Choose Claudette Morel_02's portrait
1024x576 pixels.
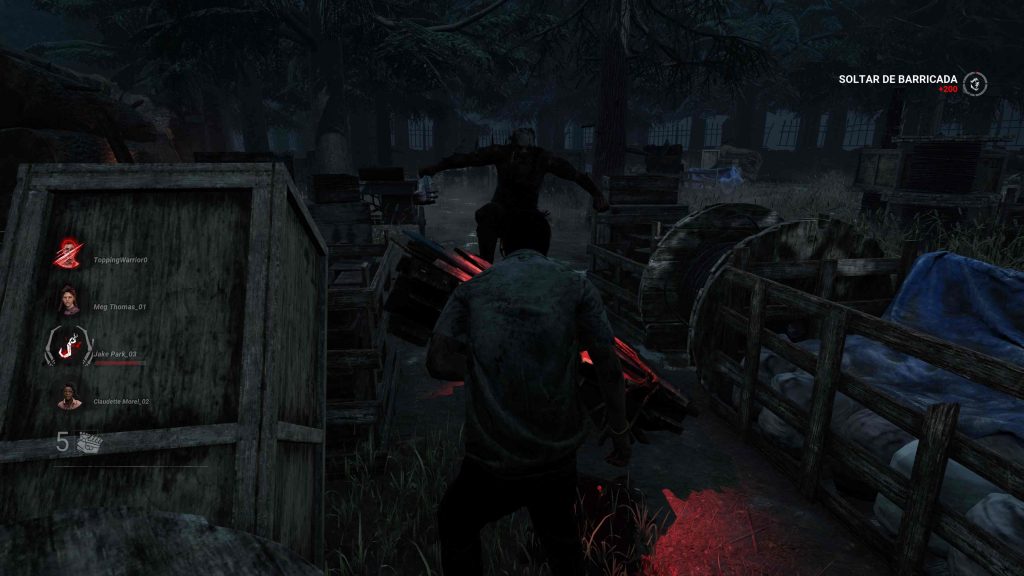(69, 396)
